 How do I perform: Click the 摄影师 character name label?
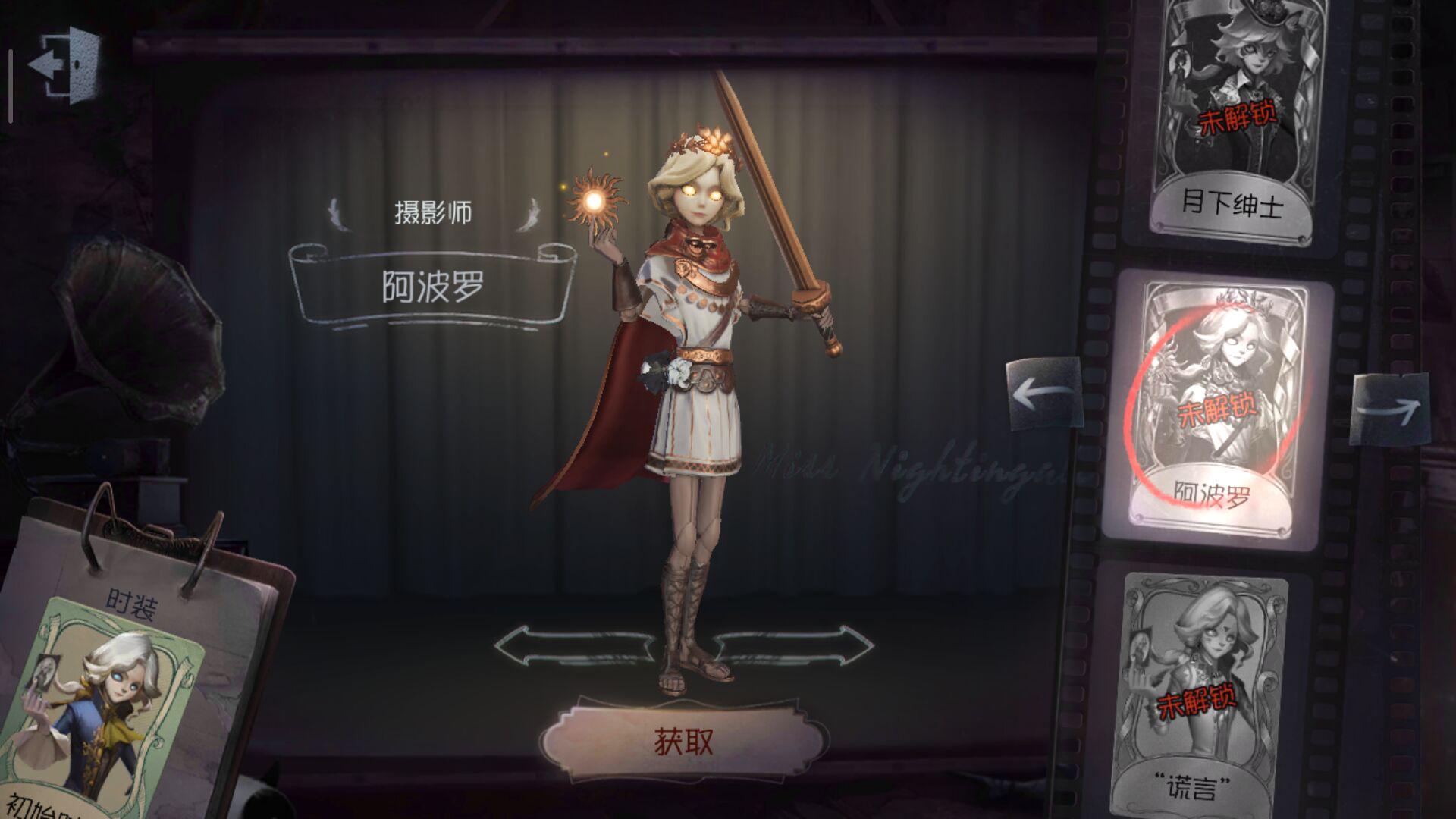point(432,211)
